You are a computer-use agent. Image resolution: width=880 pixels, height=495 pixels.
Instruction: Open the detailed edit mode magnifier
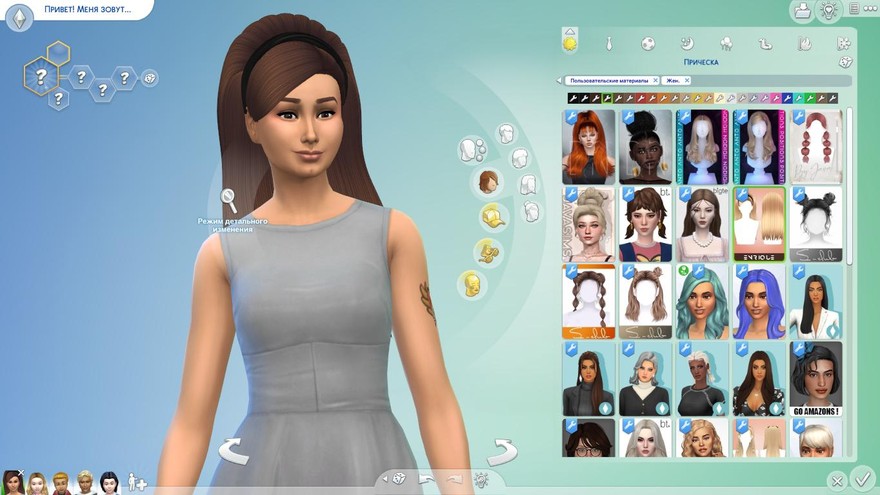(229, 199)
